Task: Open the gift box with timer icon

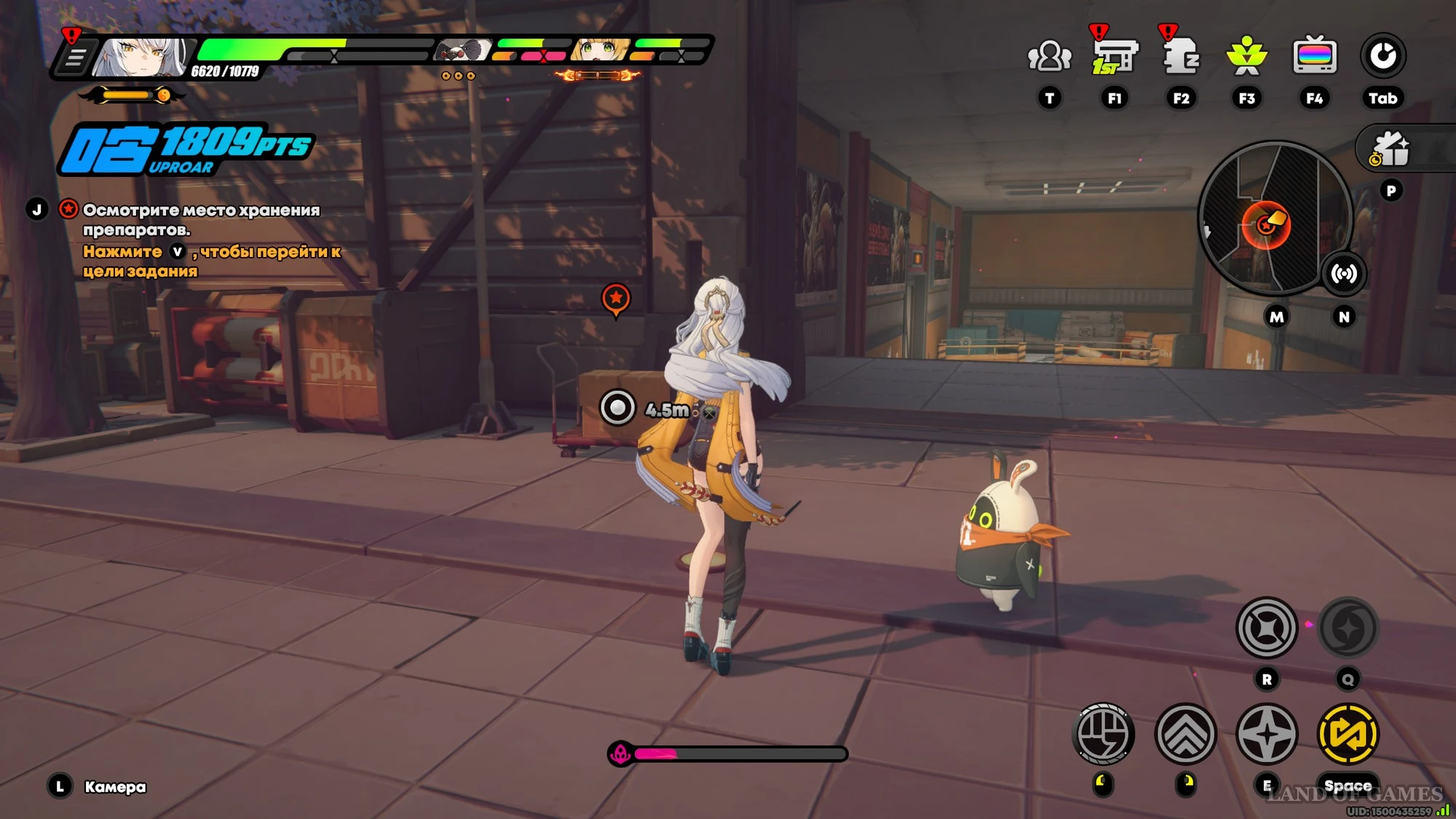Action: 1390,150
